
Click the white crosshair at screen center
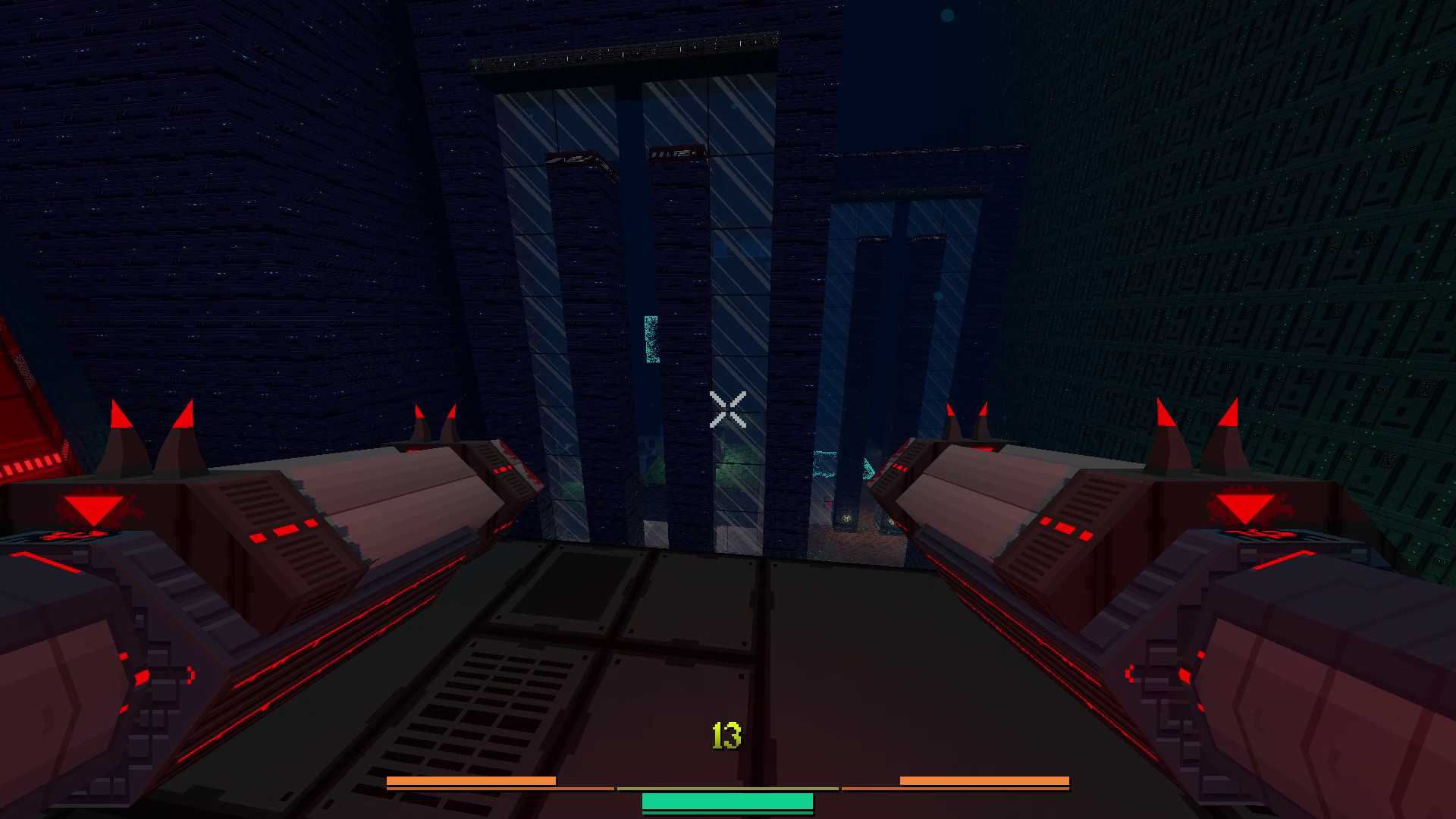(x=728, y=409)
